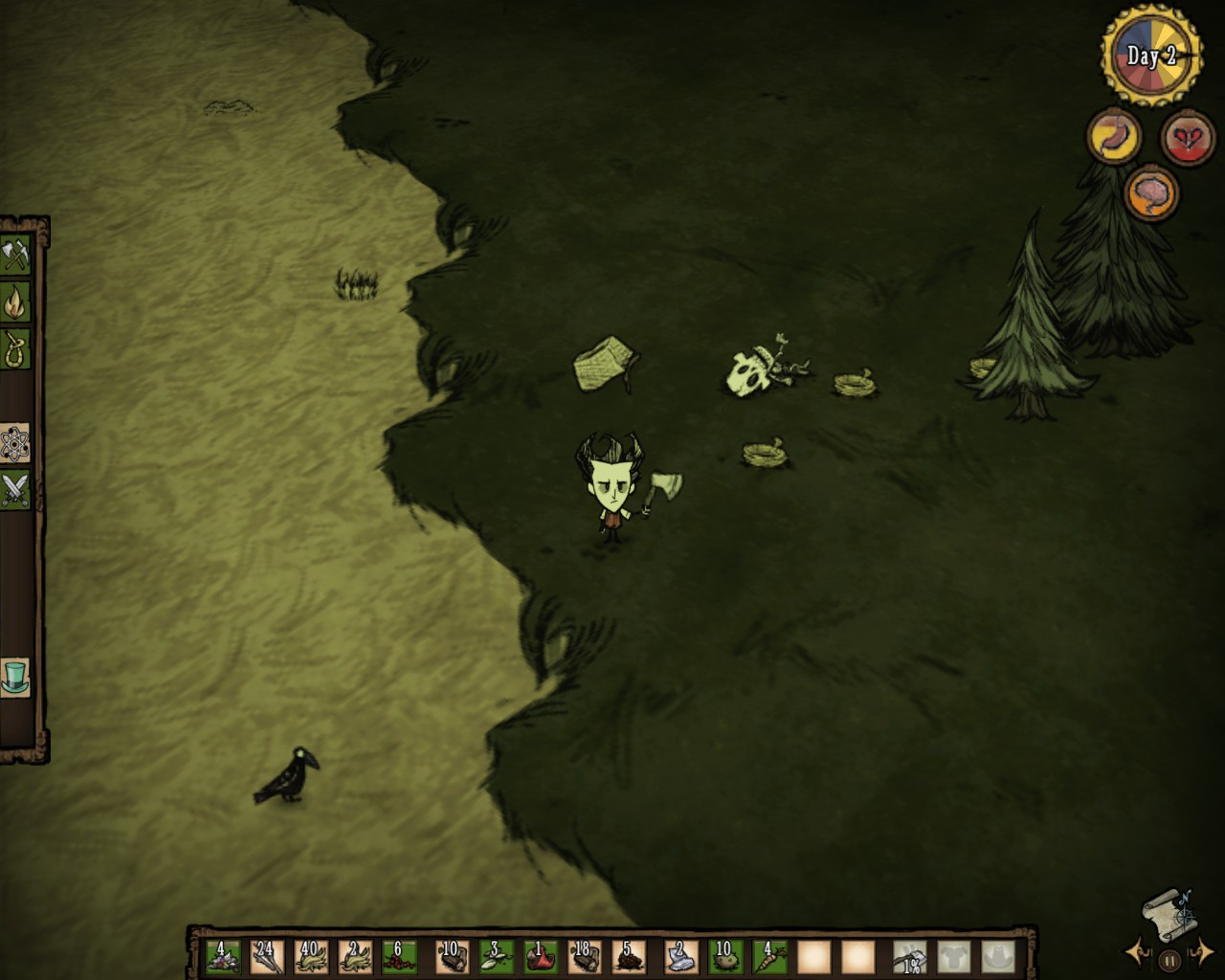Pick the log stack of 18
This screenshot has height=980, width=1225.
point(584,956)
